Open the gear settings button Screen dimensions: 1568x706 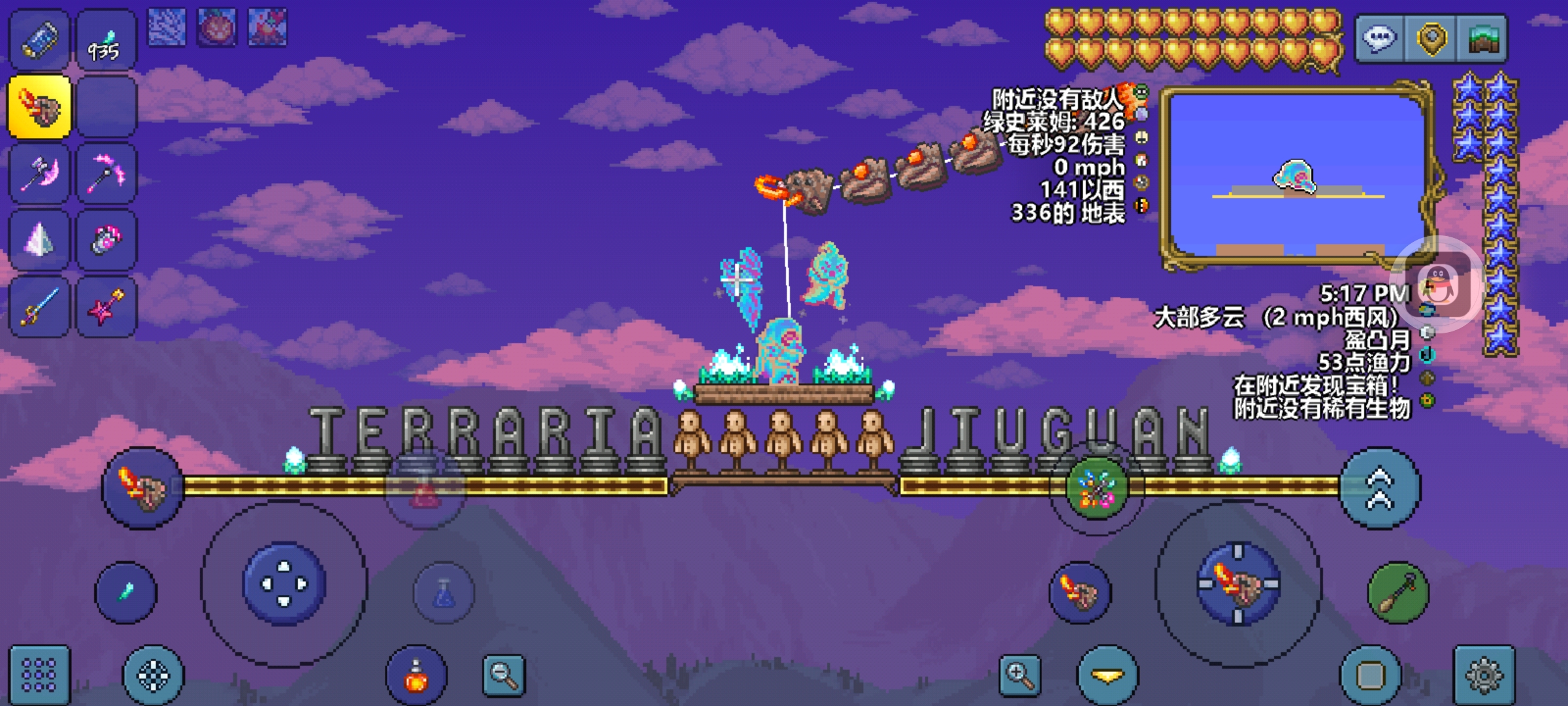coord(1484,675)
